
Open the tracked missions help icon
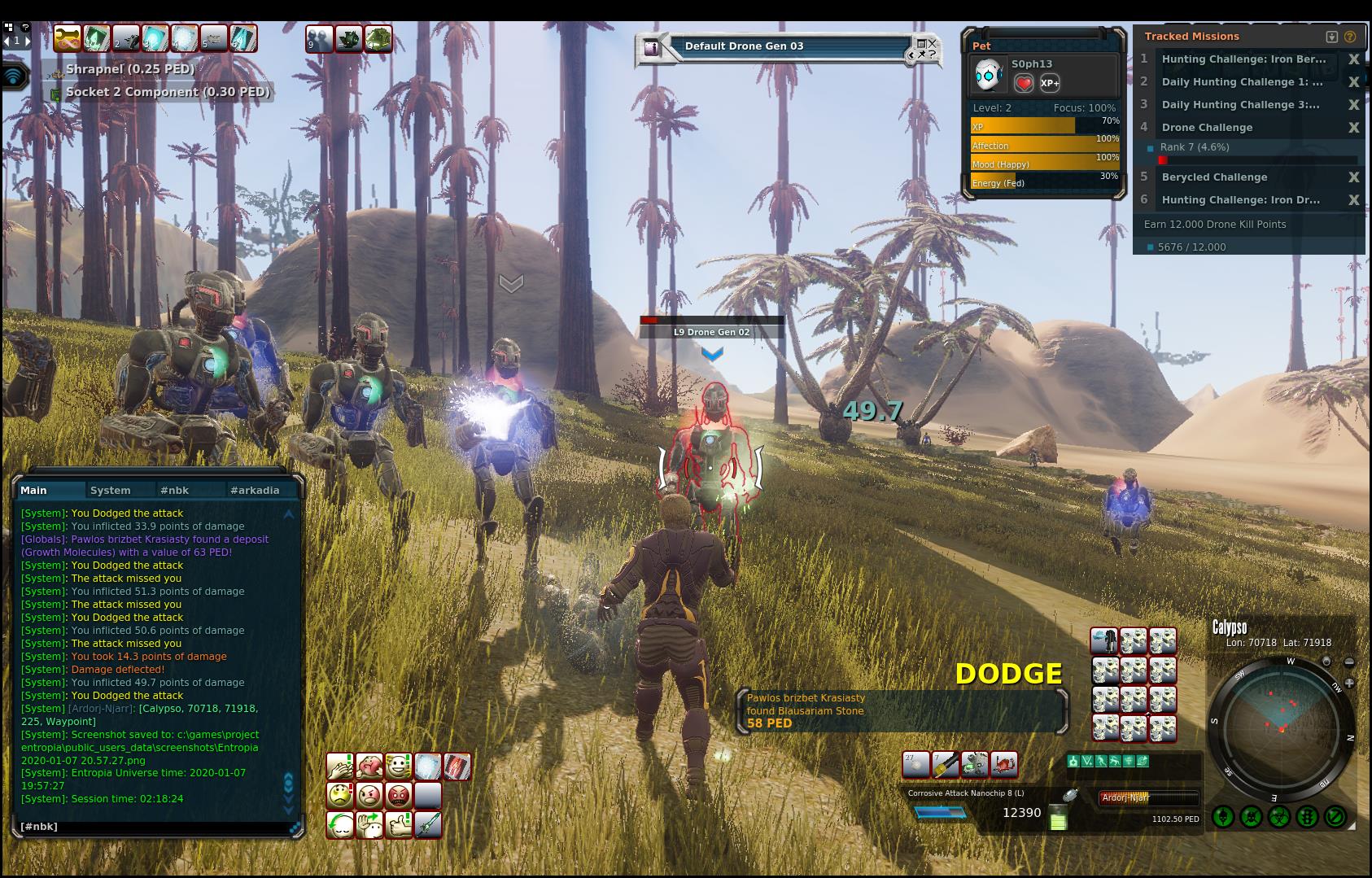(x=1350, y=37)
